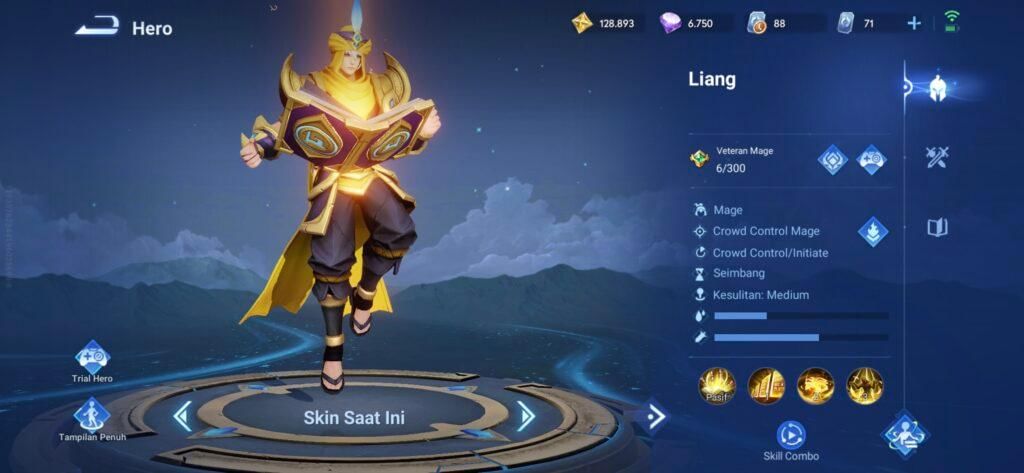Expand the side panel arrow beside the platform
Screen dimensions: 1024x473
tap(655, 415)
